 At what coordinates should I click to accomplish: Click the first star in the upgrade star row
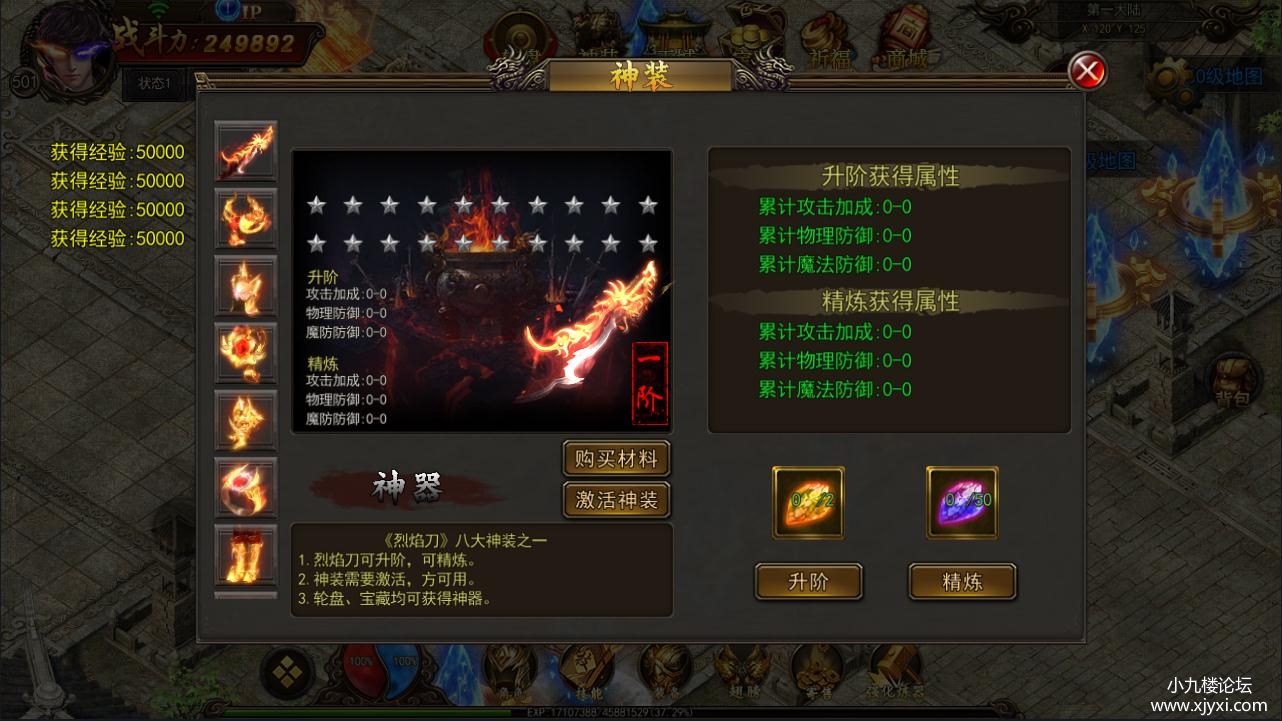coord(317,203)
